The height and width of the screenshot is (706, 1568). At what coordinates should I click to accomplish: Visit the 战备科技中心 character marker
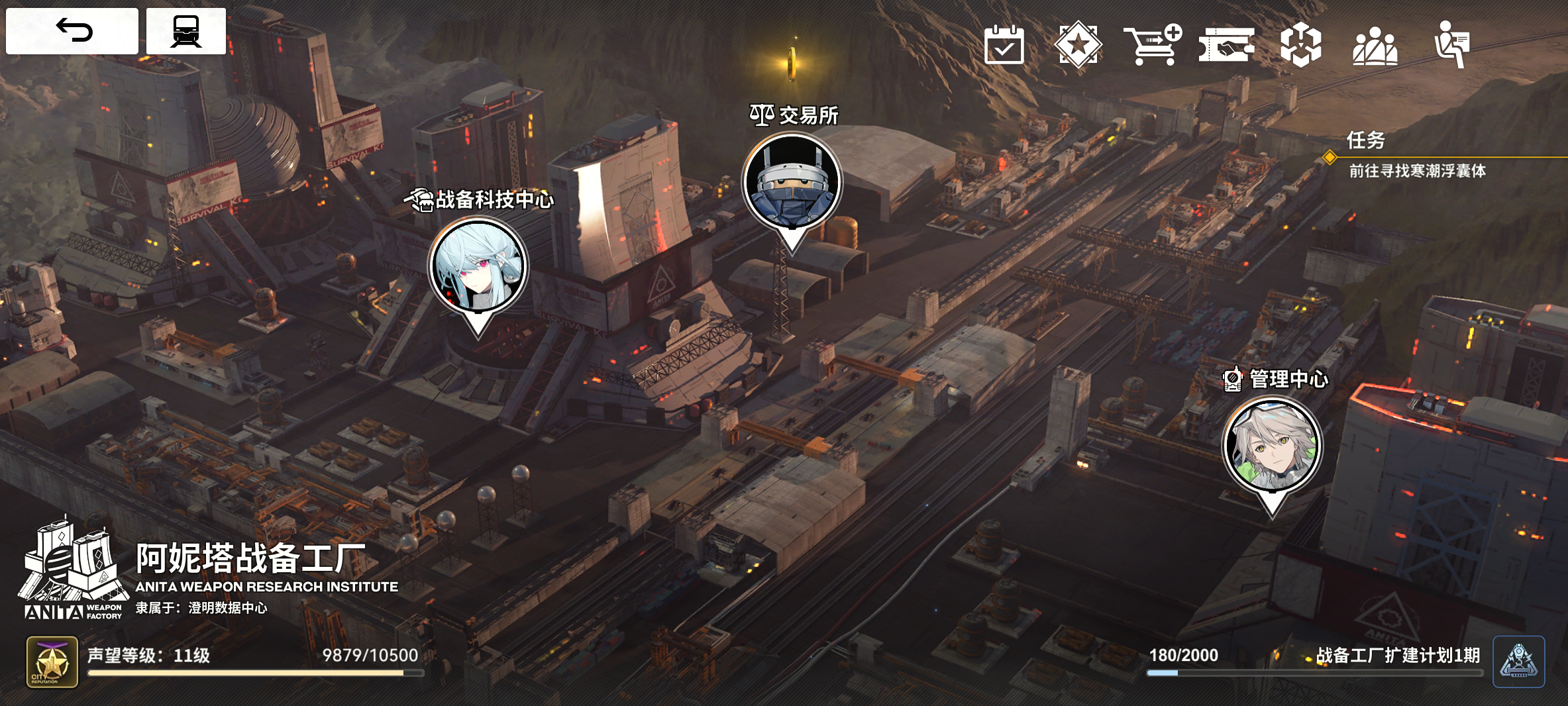[x=478, y=266]
